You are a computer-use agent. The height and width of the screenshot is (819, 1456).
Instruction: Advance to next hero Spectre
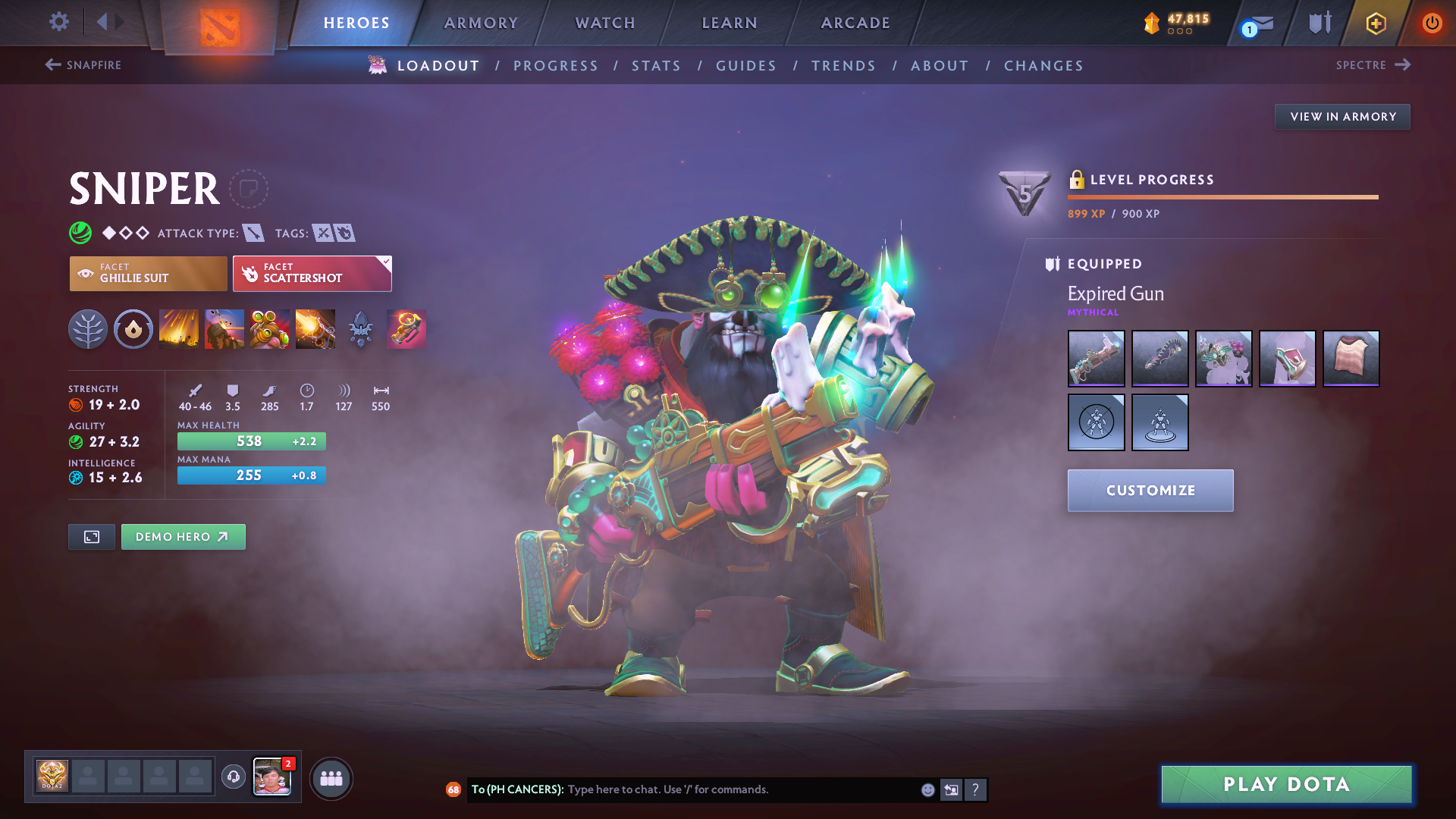(1373, 65)
